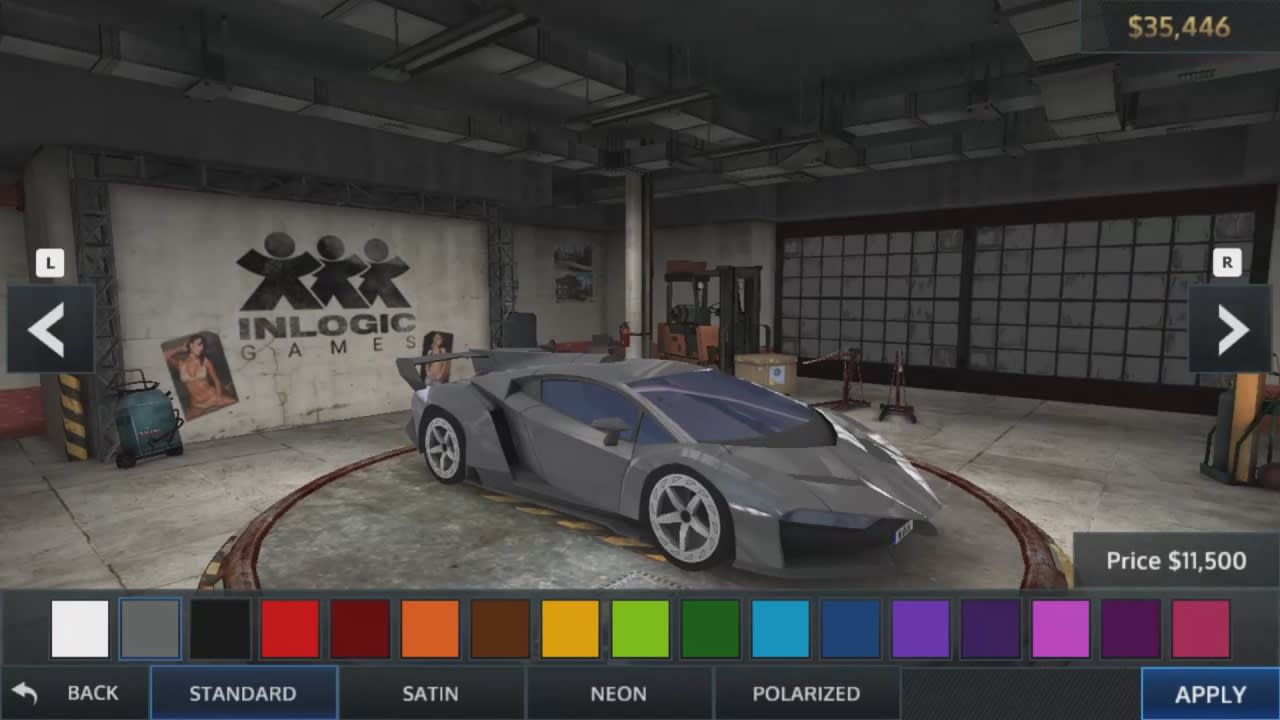1280x720 pixels.
Task: Click the left arrow to rotate car
Action: [45, 330]
